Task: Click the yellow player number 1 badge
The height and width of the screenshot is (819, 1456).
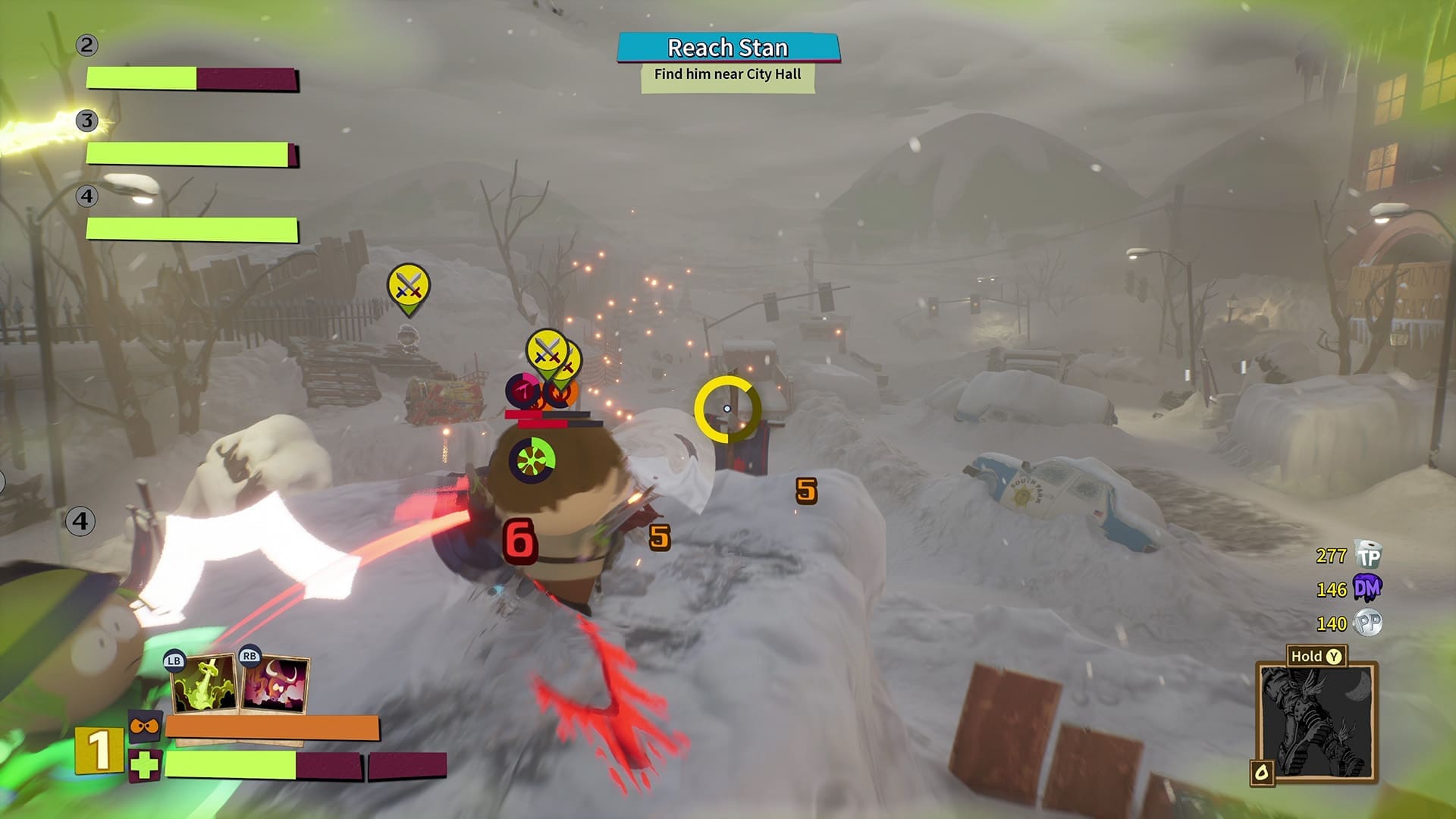Action: [99, 751]
